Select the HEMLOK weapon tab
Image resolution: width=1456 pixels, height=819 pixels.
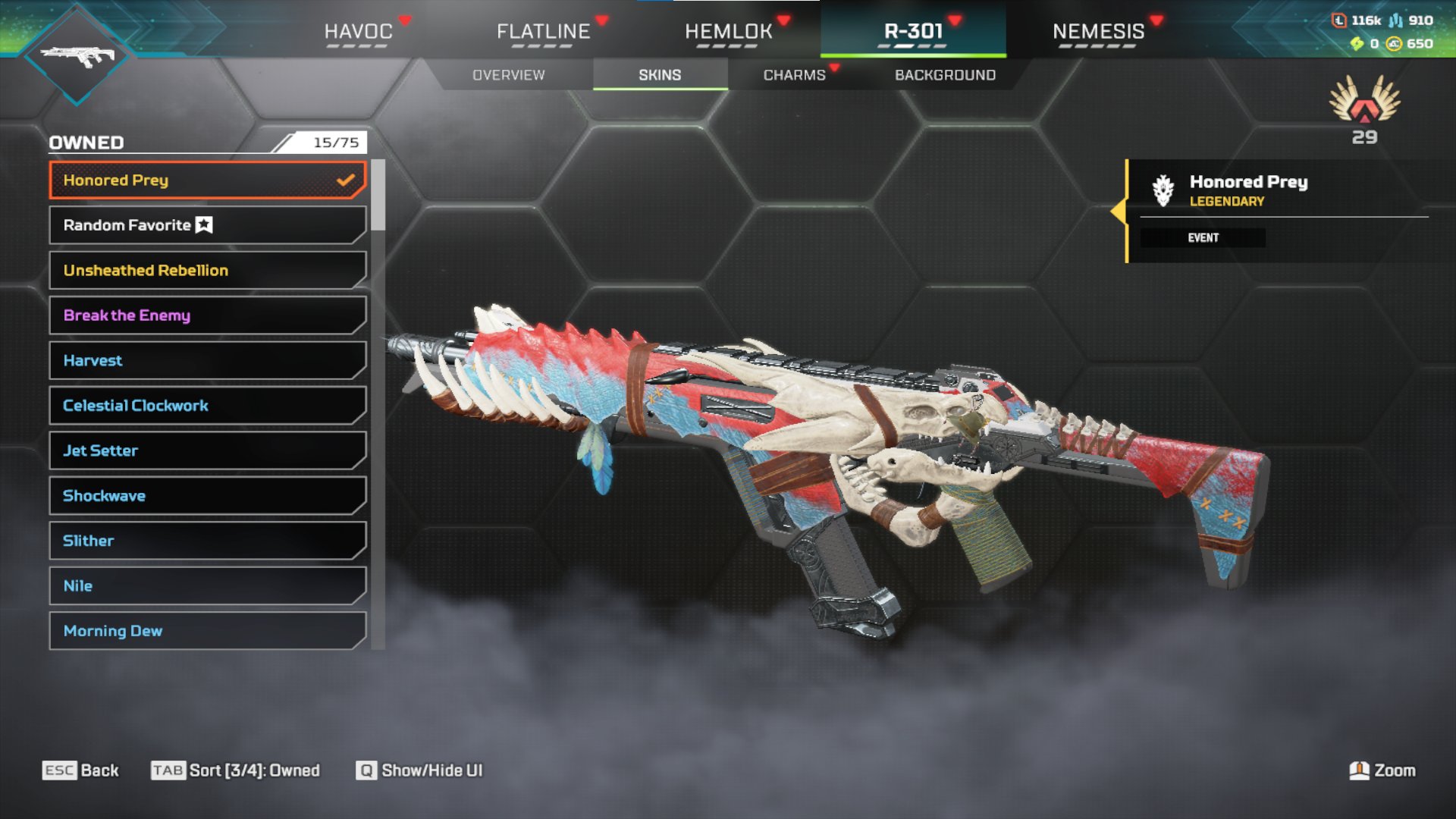pyautogui.click(x=728, y=31)
